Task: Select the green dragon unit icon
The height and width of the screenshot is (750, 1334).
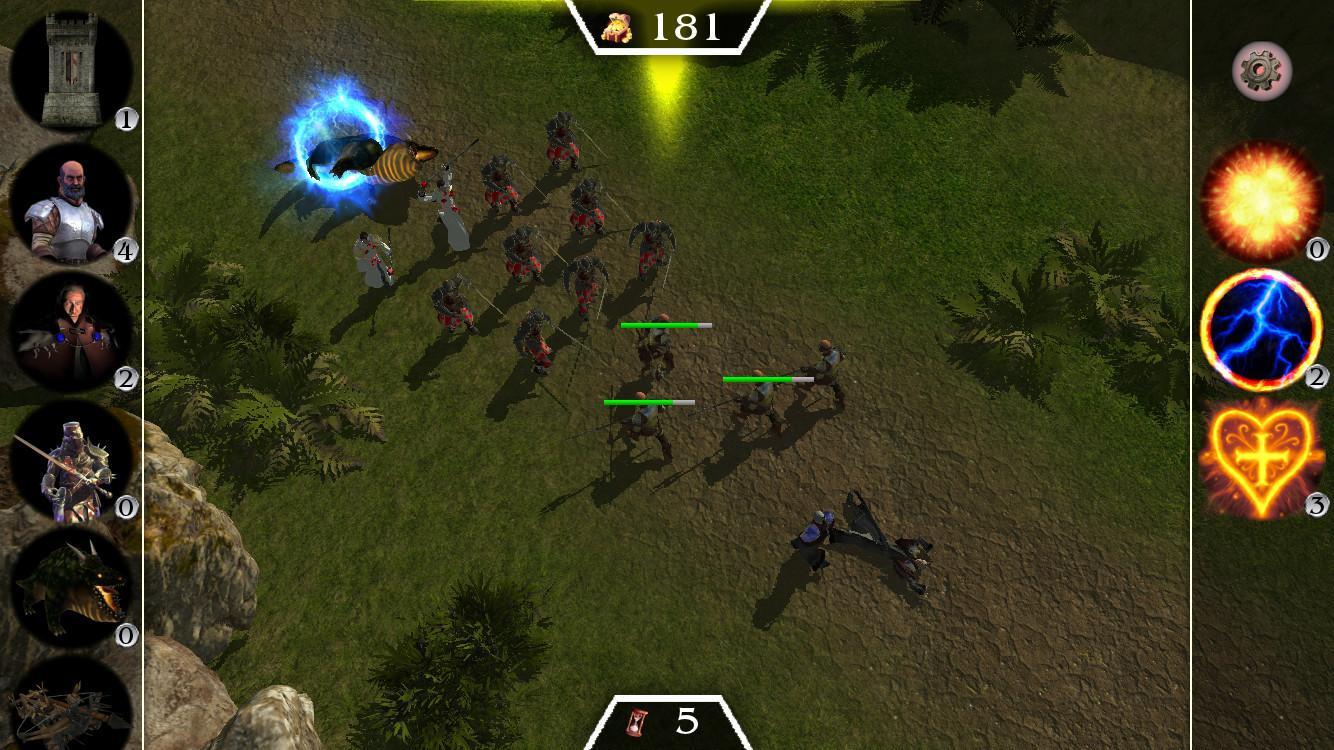Action: click(70, 588)
